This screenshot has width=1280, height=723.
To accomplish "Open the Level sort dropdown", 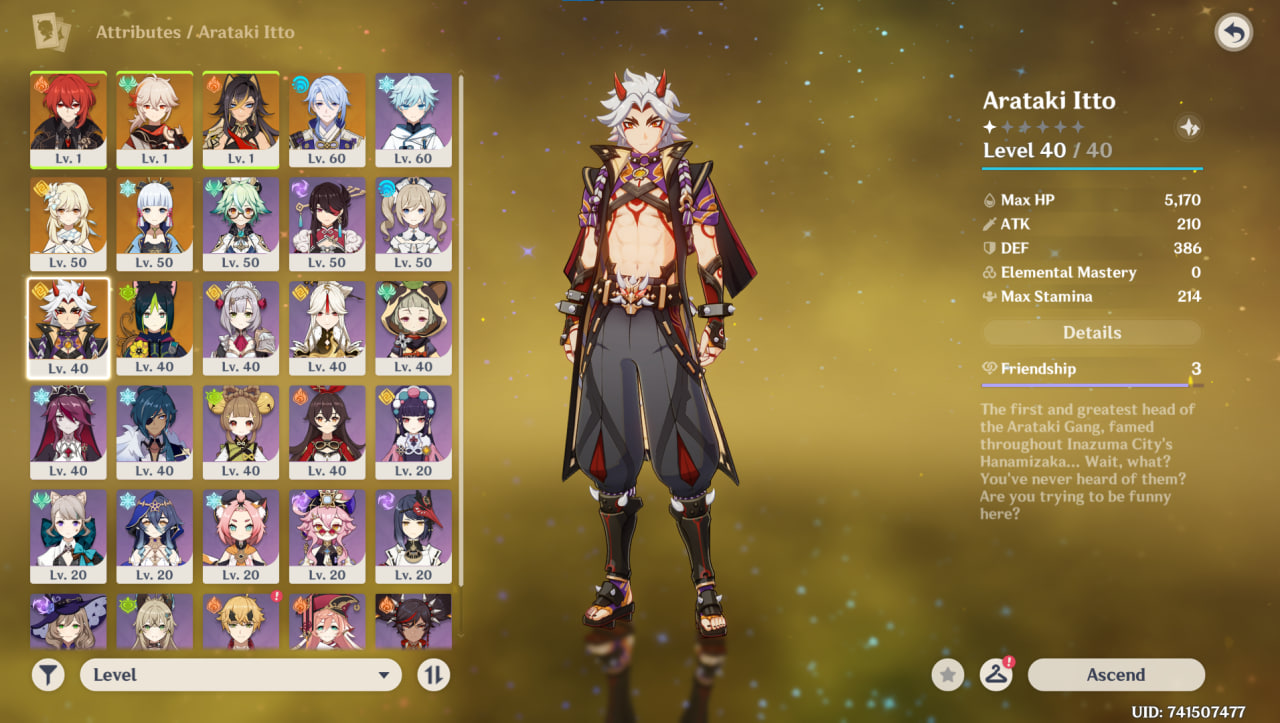I will (240, 675).
